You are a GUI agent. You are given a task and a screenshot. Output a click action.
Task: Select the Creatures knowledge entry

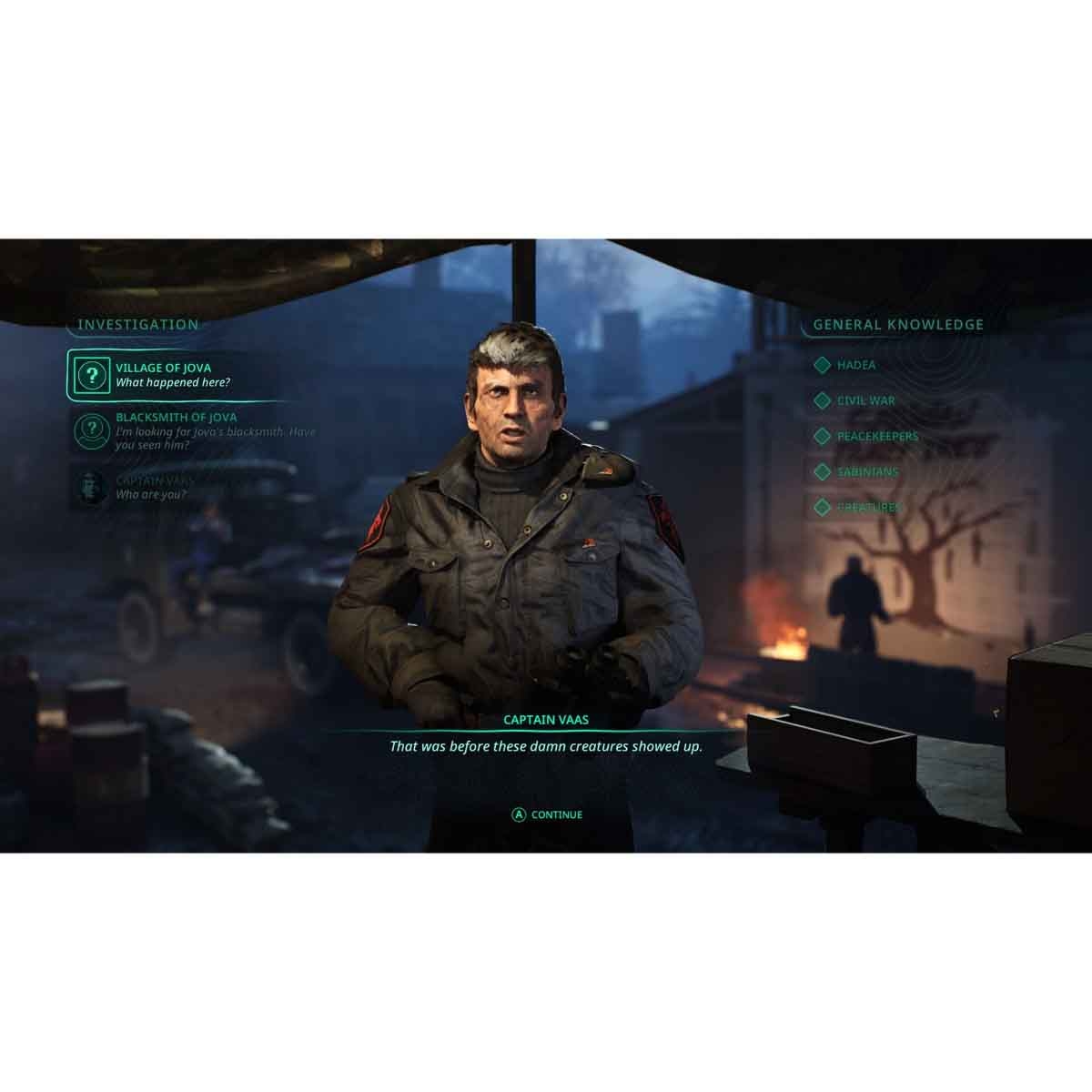[x=869, y=507]
